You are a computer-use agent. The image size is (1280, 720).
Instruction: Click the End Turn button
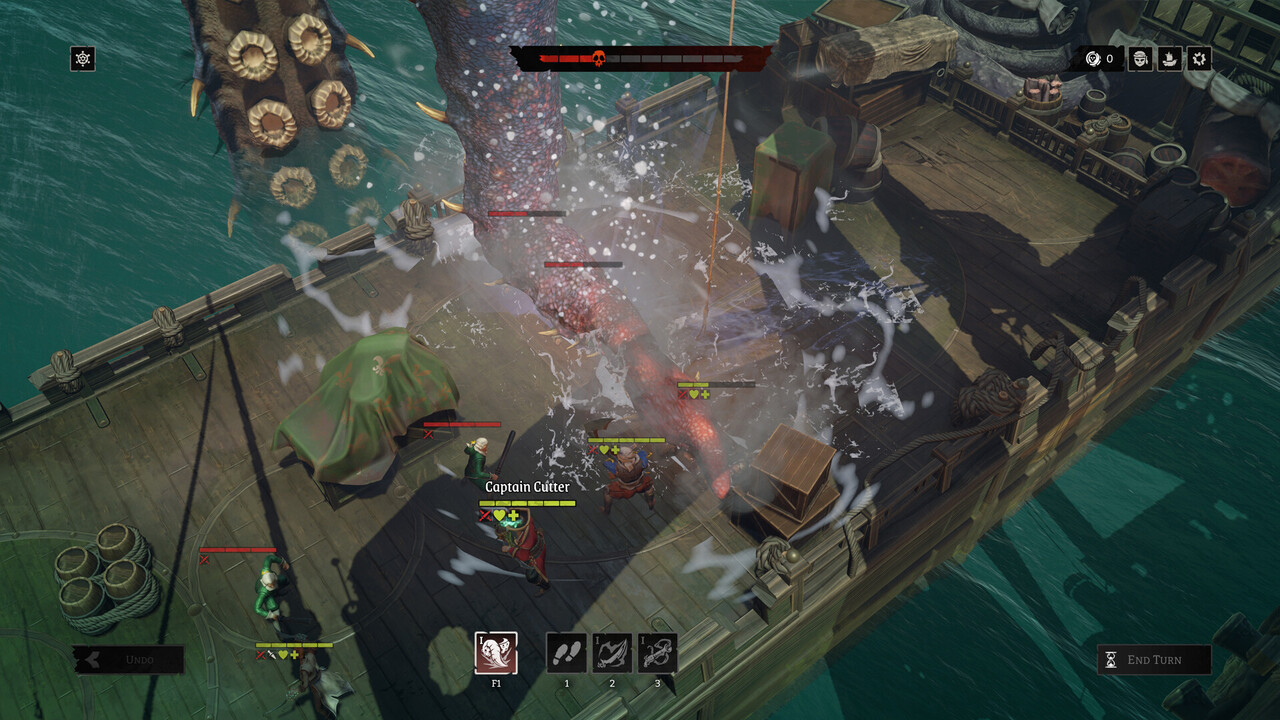pos(1153,660)
